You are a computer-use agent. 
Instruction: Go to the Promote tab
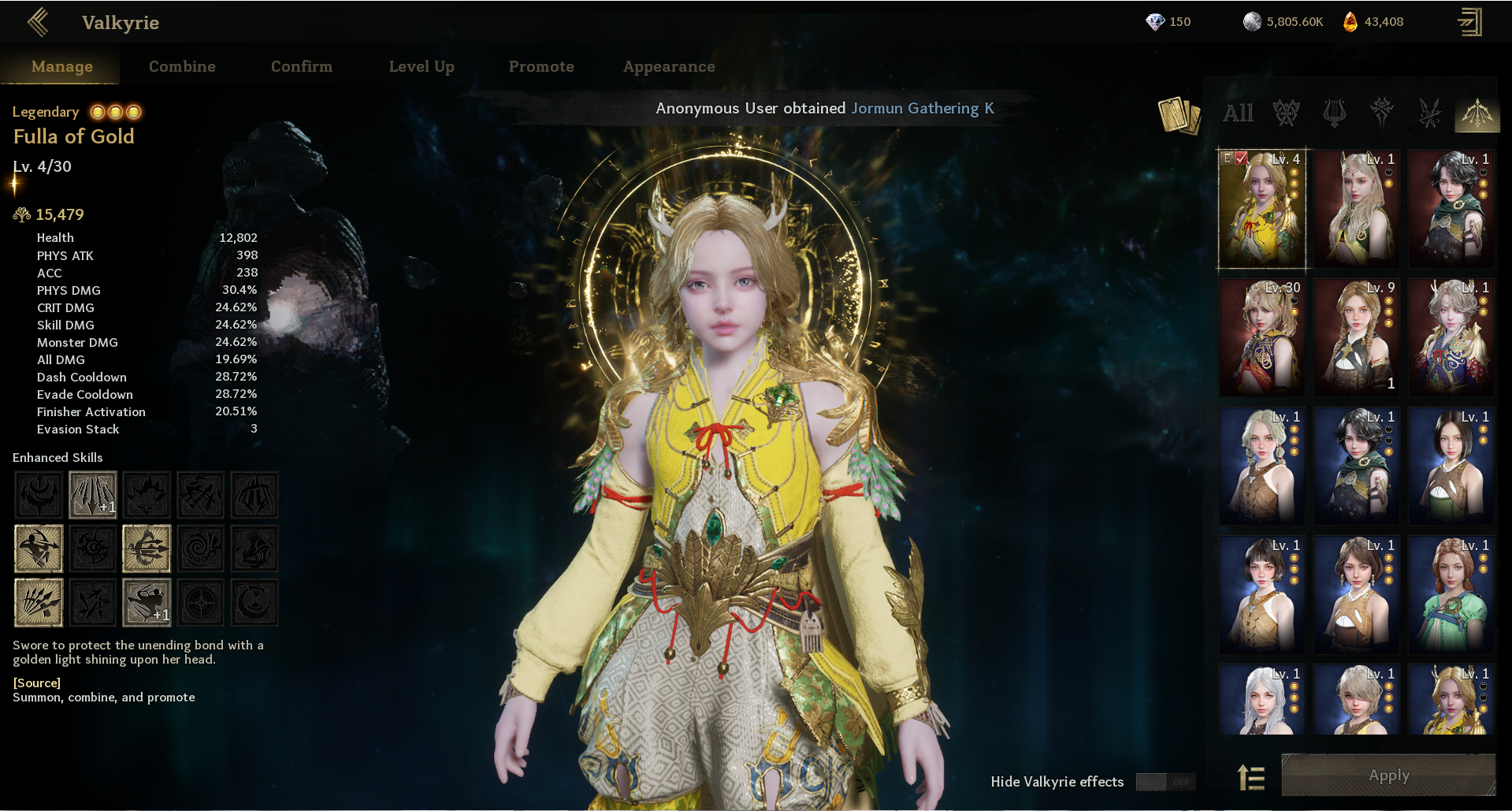(x=541, y=66)
